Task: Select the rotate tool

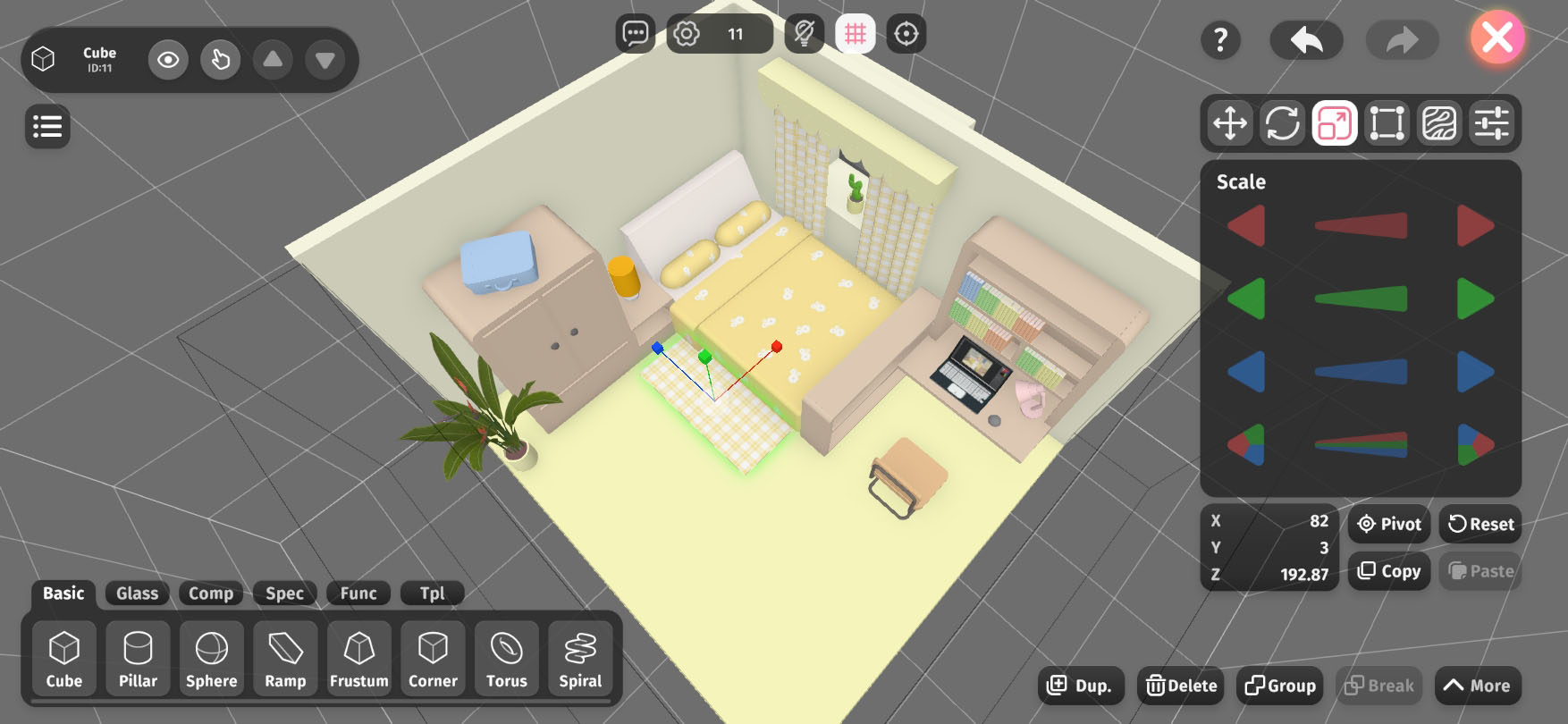Action: pyautogui.click(x=1282, y=123)
